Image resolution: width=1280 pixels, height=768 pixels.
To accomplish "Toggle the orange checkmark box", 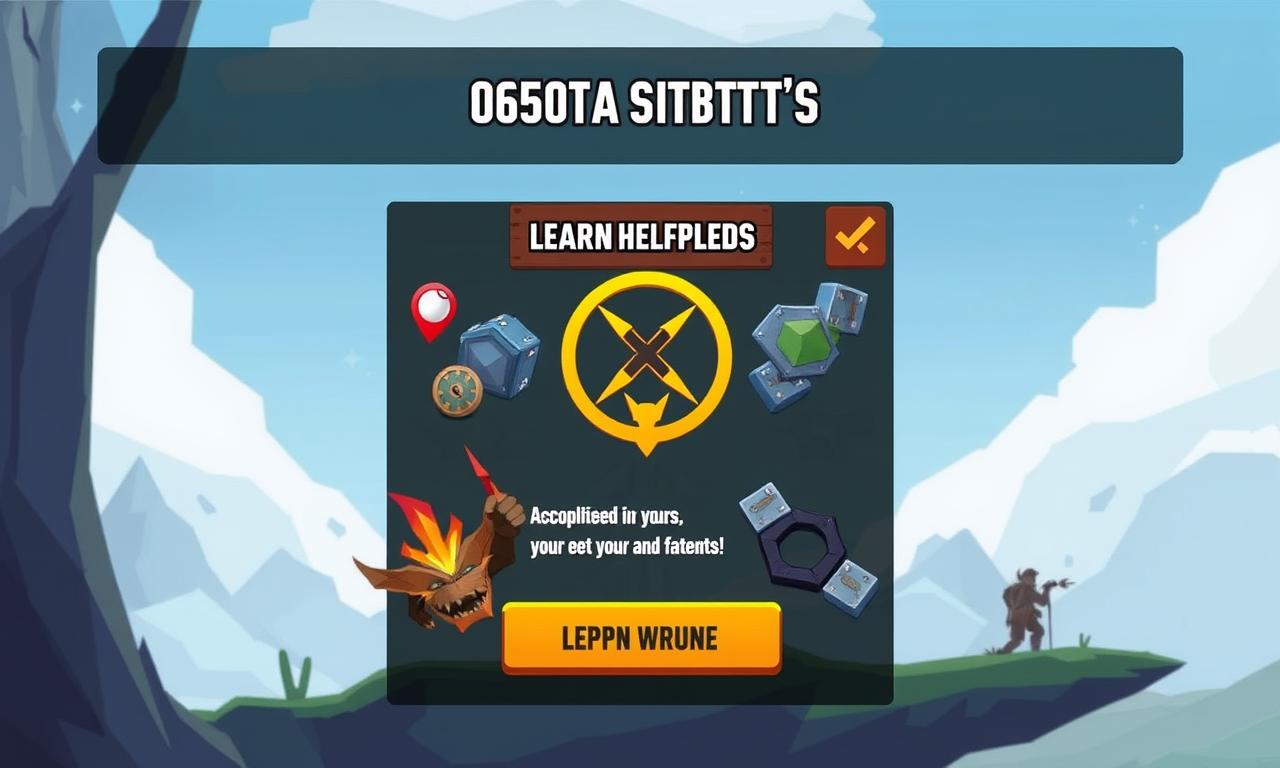I will (x=855, y=236).
